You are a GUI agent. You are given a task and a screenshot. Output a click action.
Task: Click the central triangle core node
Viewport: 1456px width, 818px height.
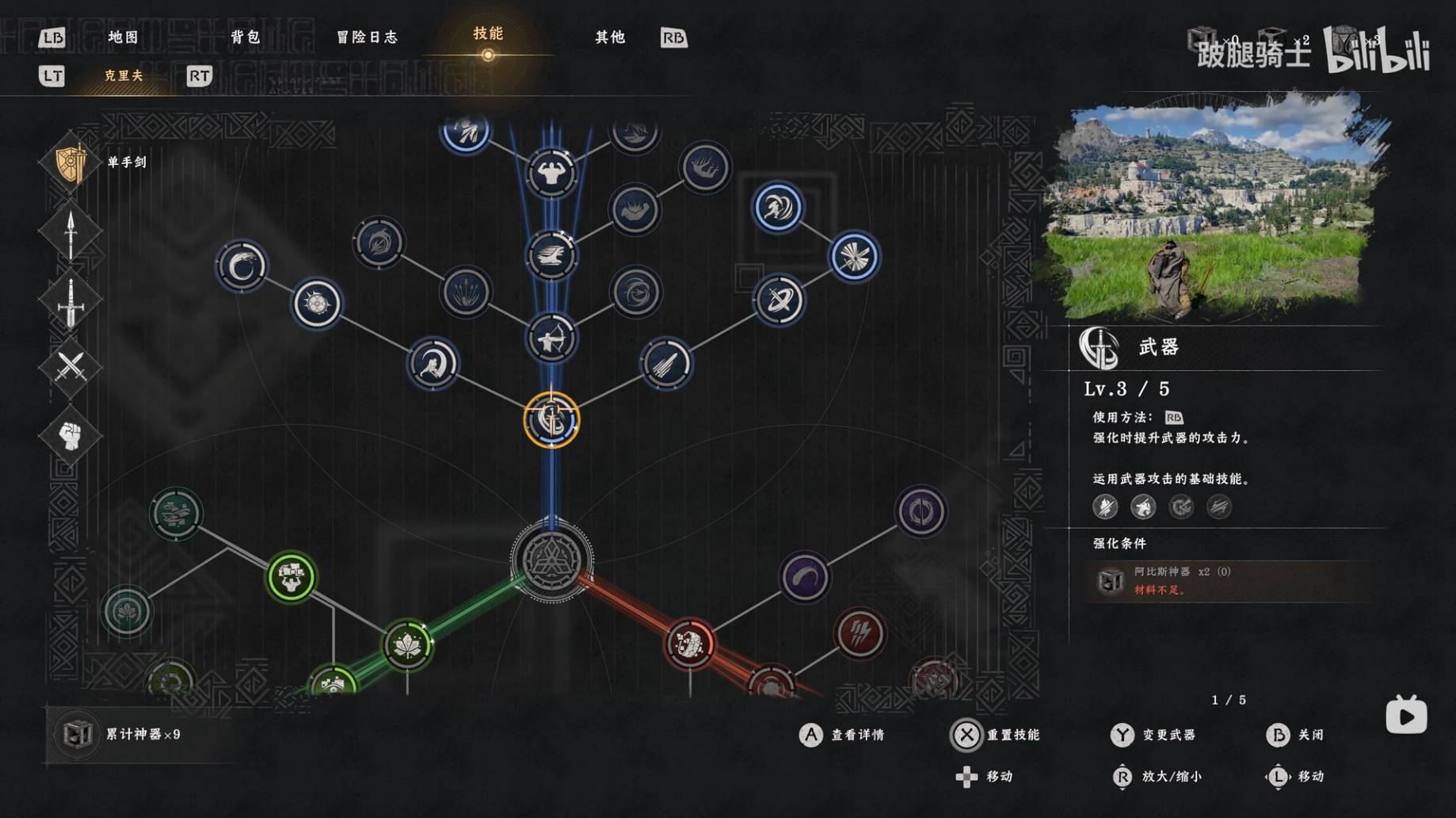click(x=551, y=560)
